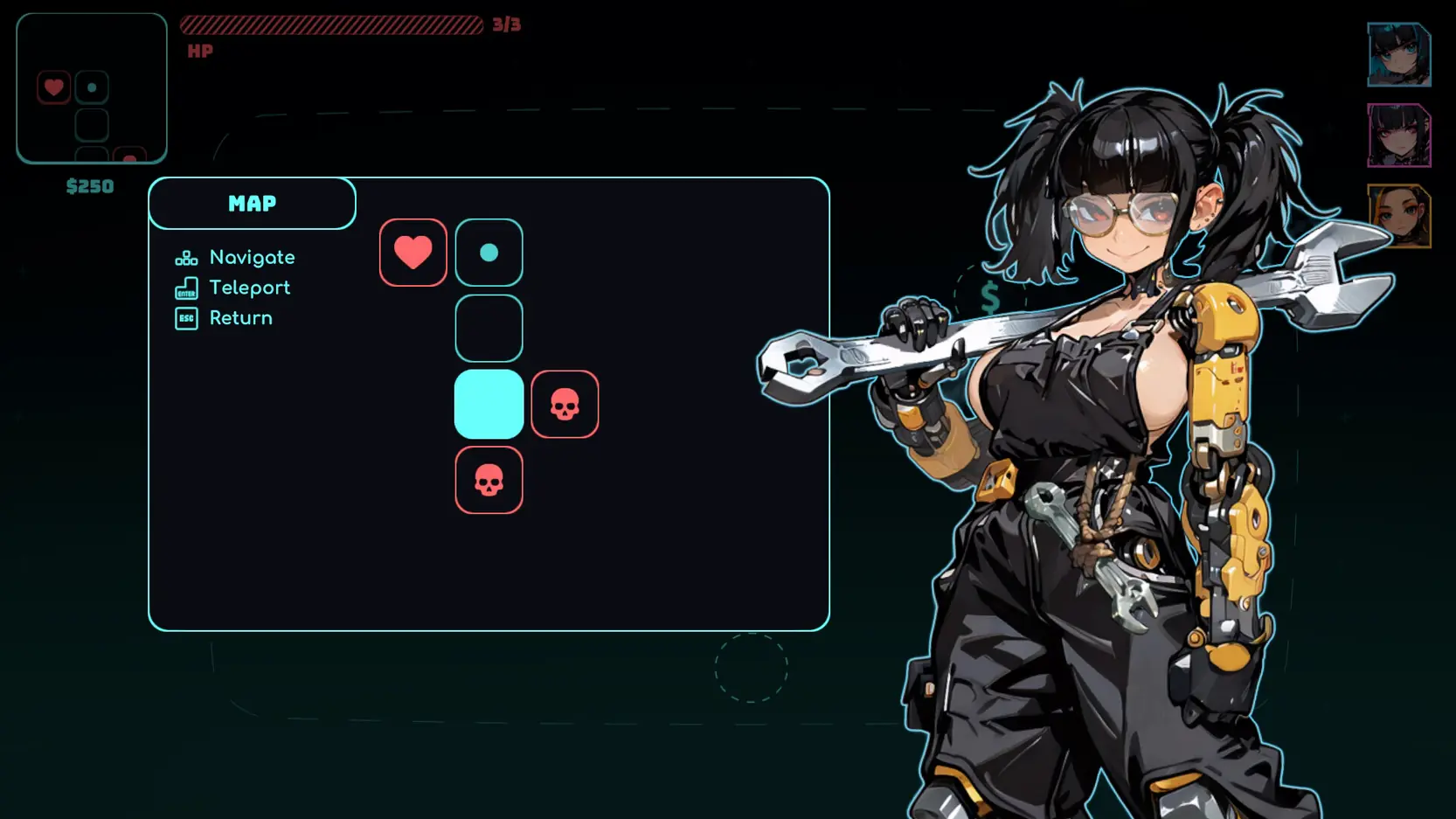Select the highlighted cyan room tile

[x=489, y=404]
